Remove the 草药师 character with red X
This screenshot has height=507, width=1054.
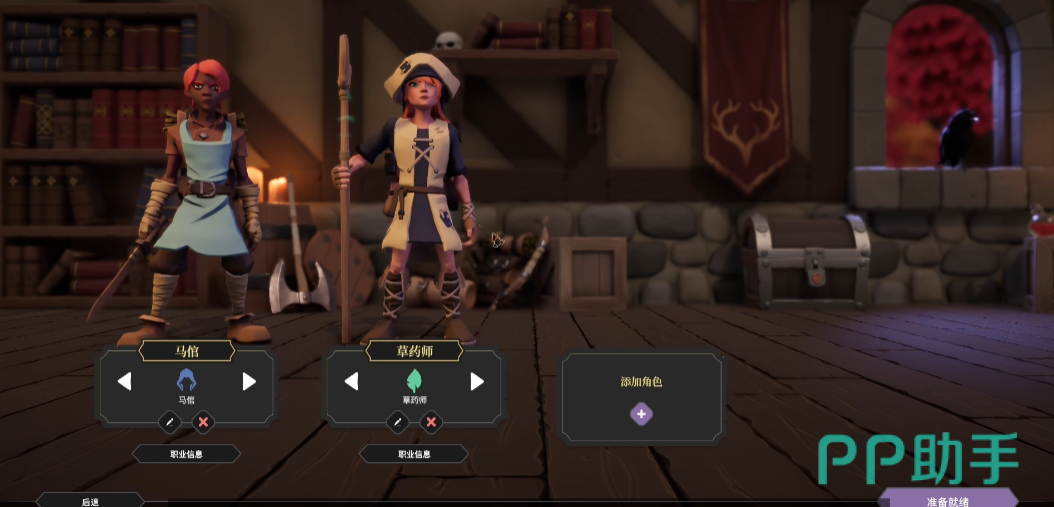pos(431,422)
